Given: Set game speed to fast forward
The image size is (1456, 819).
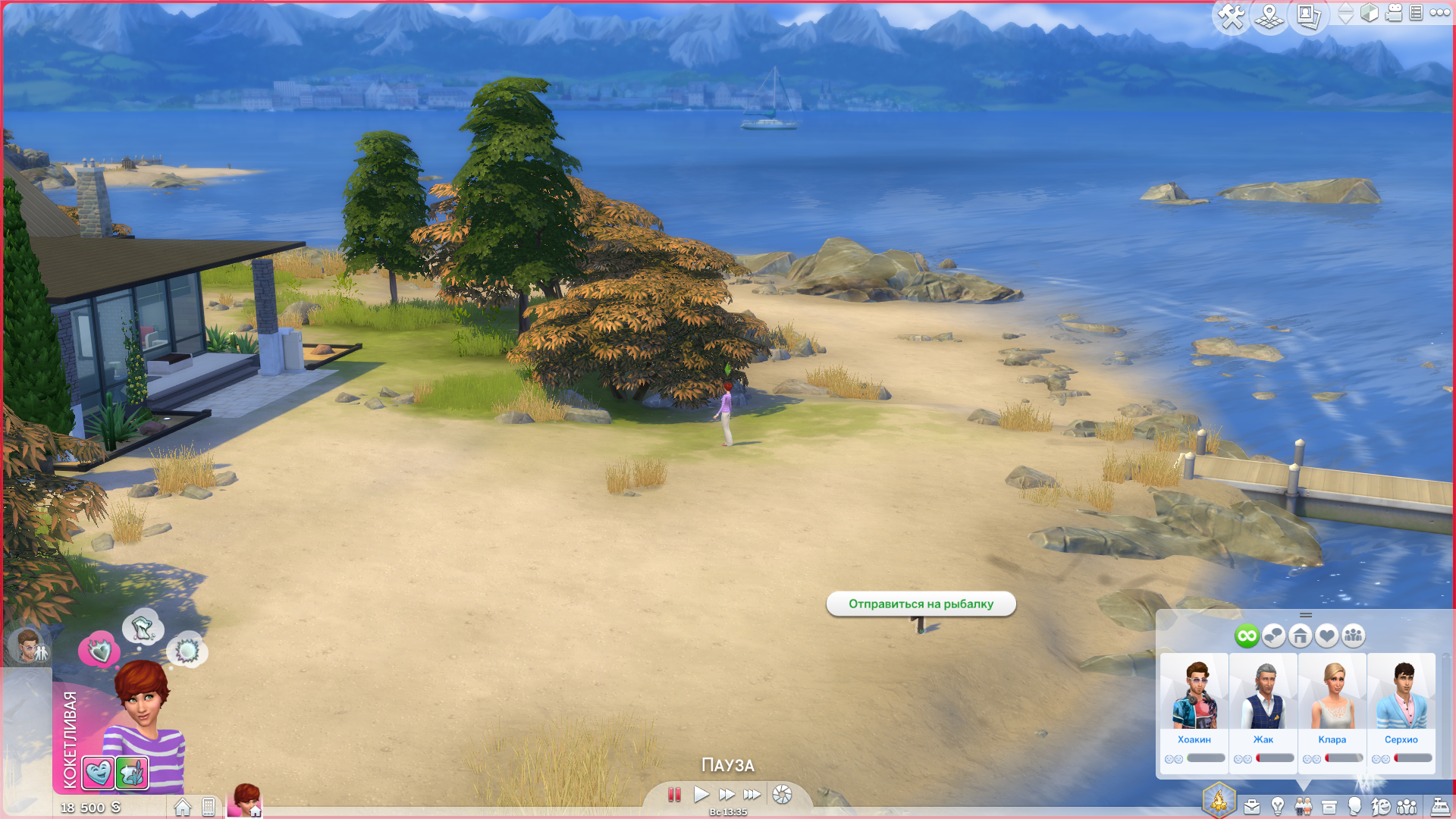Looking at the screenshot, I should tap(726, 795).
